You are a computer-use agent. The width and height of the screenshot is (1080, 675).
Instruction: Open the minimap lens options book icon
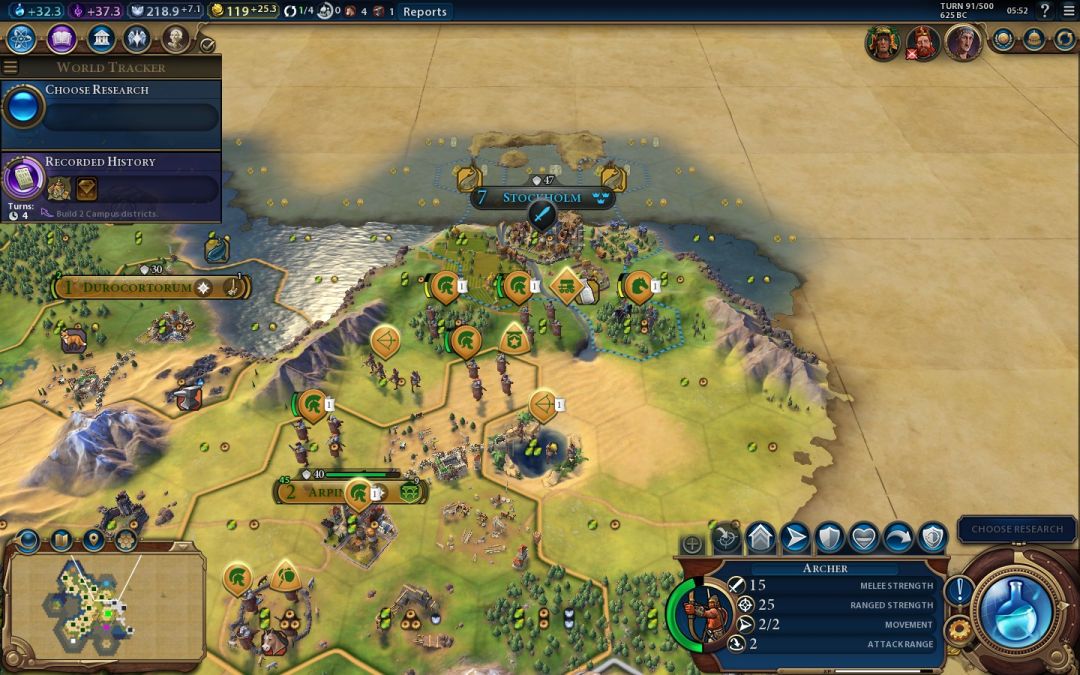(x=61, y=540)
